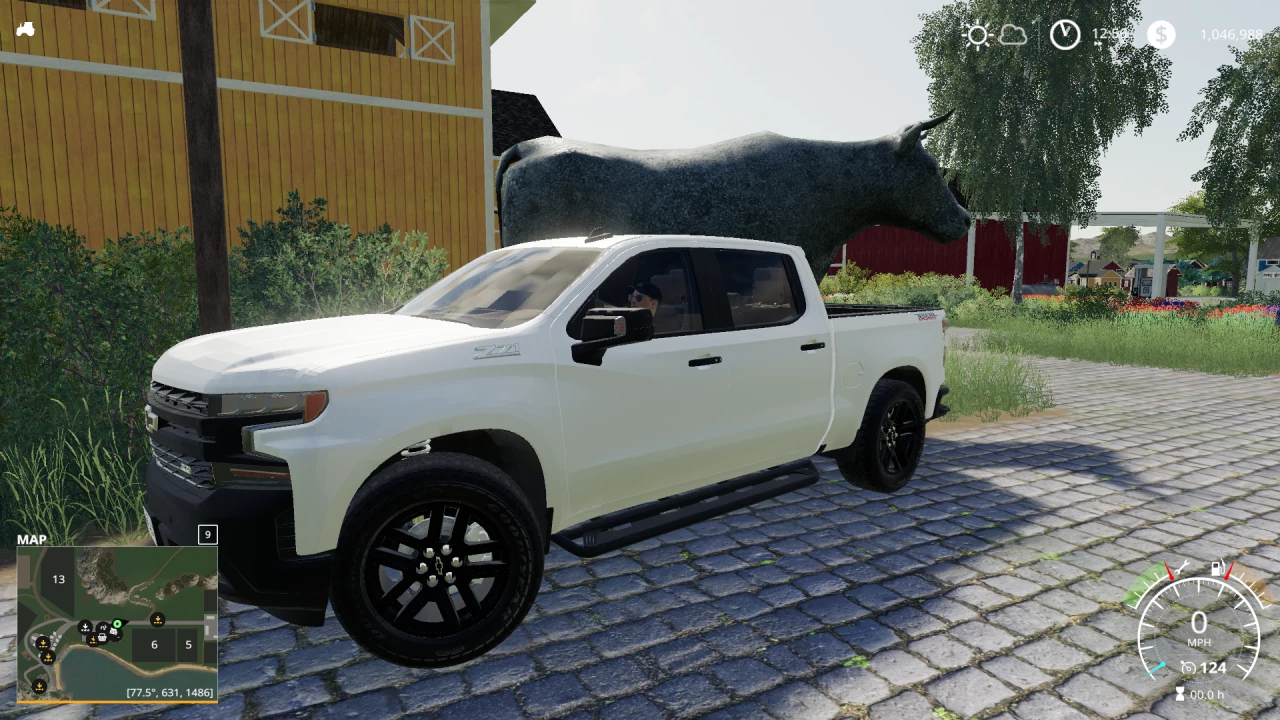Click the dollar money icon

tap(1160, 33)
